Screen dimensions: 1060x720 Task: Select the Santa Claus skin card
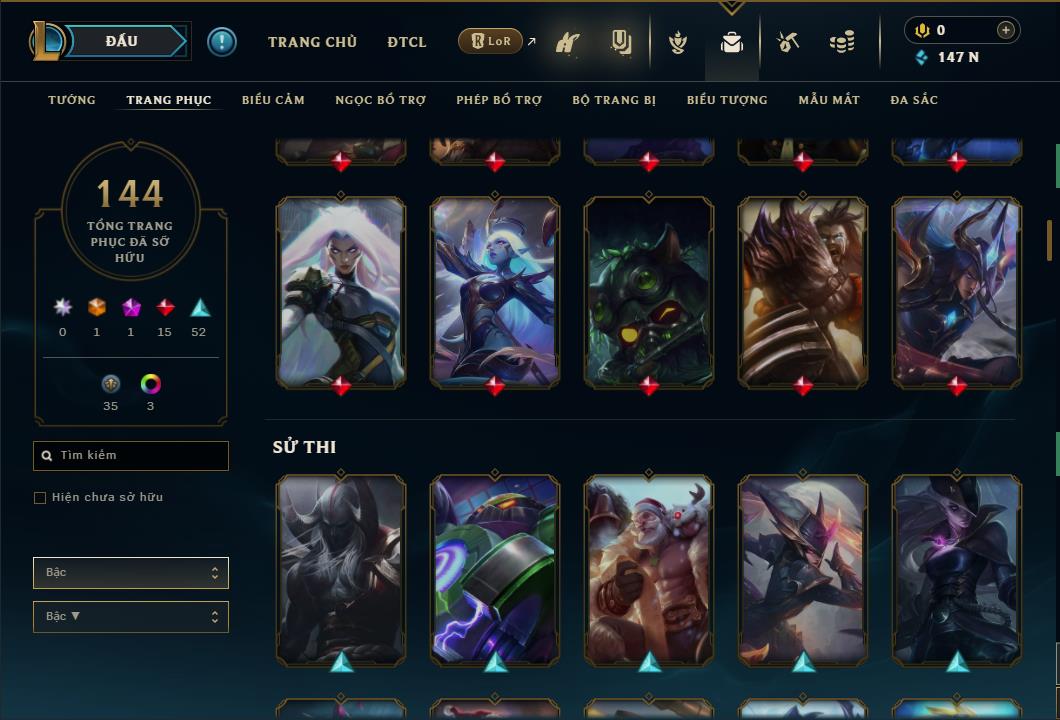coord(649,568)
